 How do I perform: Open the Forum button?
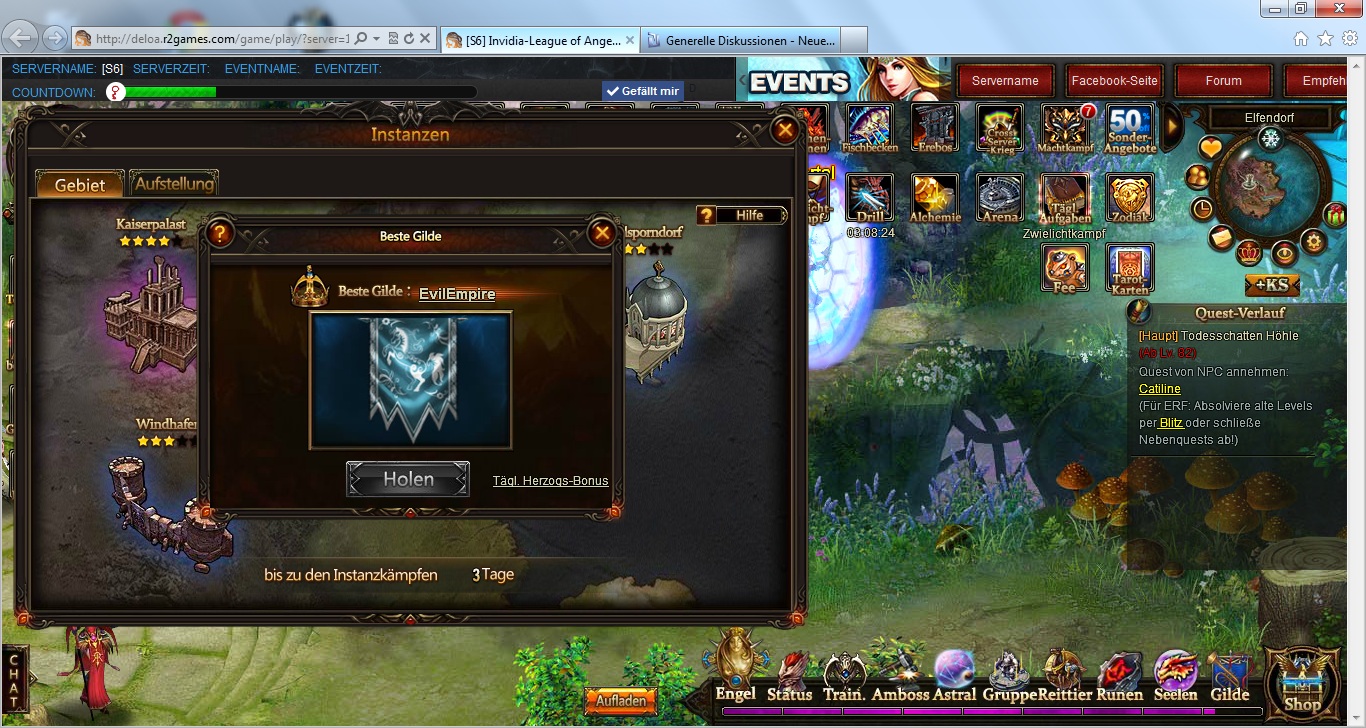[x=1223, y=81]
